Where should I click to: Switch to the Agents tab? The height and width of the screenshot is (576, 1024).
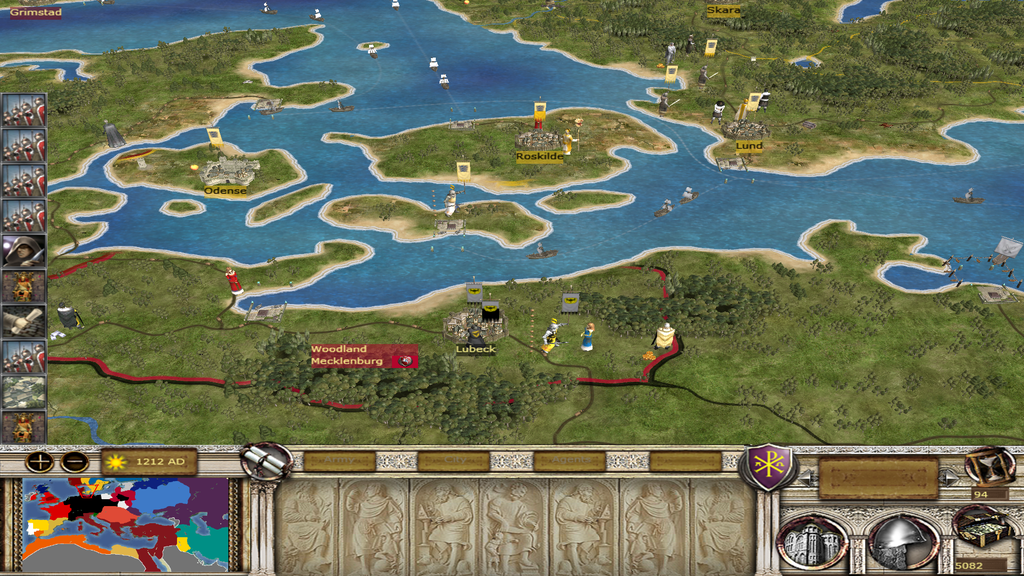pos(569,461)
